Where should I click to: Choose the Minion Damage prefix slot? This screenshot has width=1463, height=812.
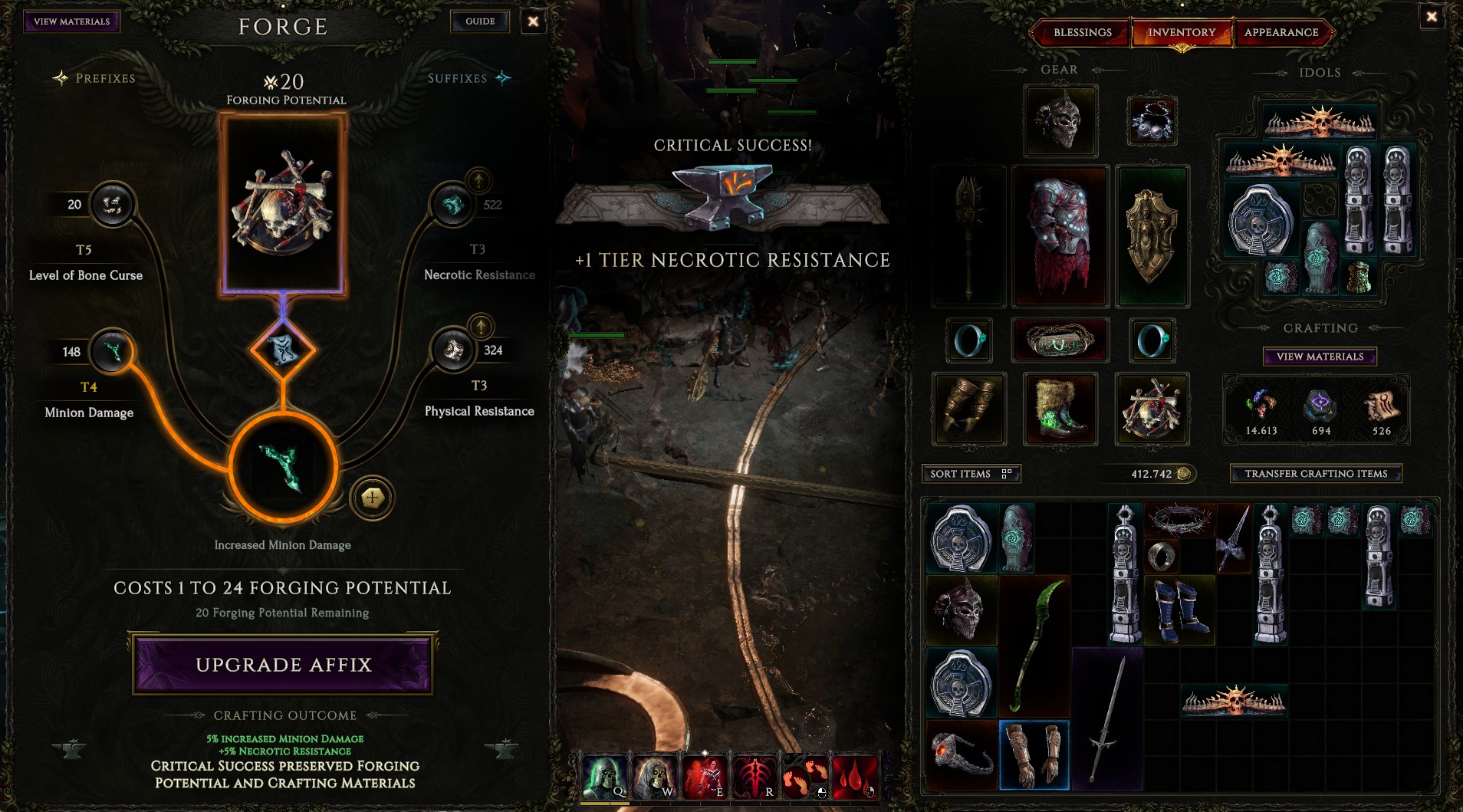point(113,352)
